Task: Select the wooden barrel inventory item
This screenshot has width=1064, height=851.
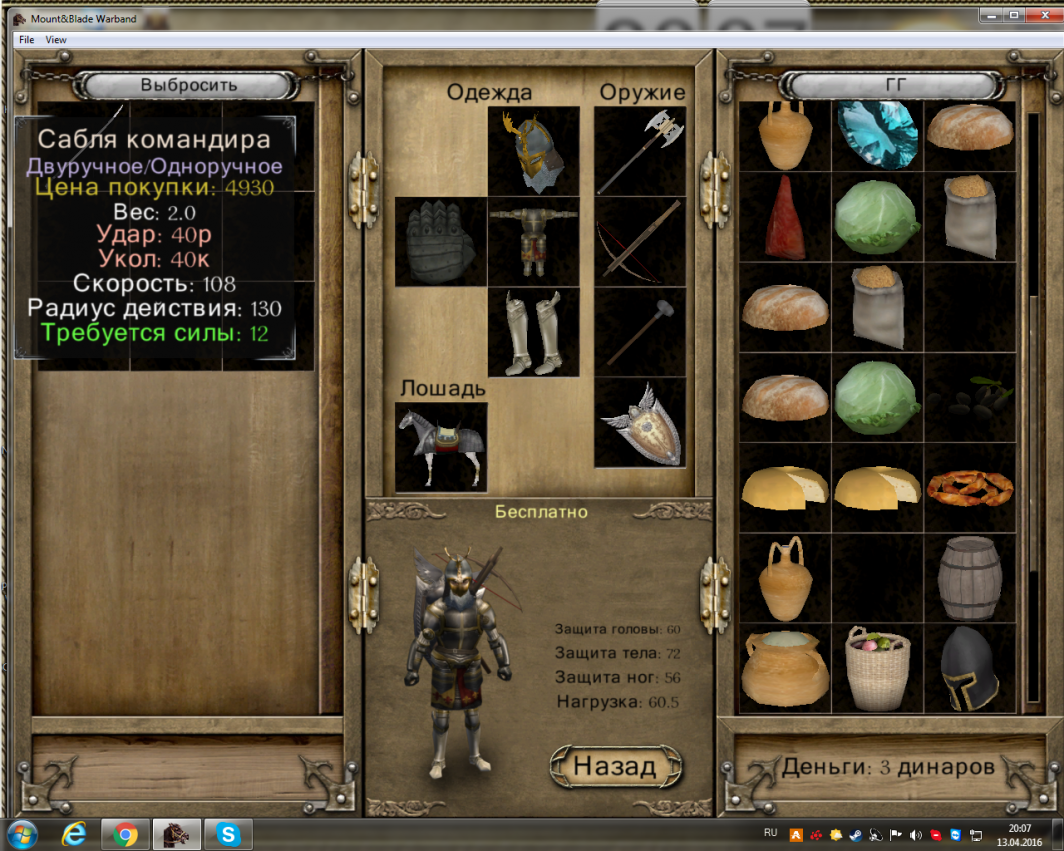Action: coord(969,578)
